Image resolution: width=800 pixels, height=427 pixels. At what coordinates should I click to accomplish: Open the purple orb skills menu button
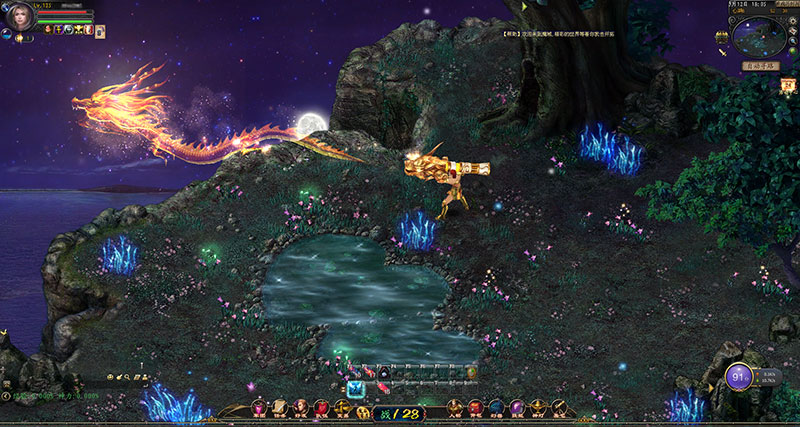tap(517, 407)
